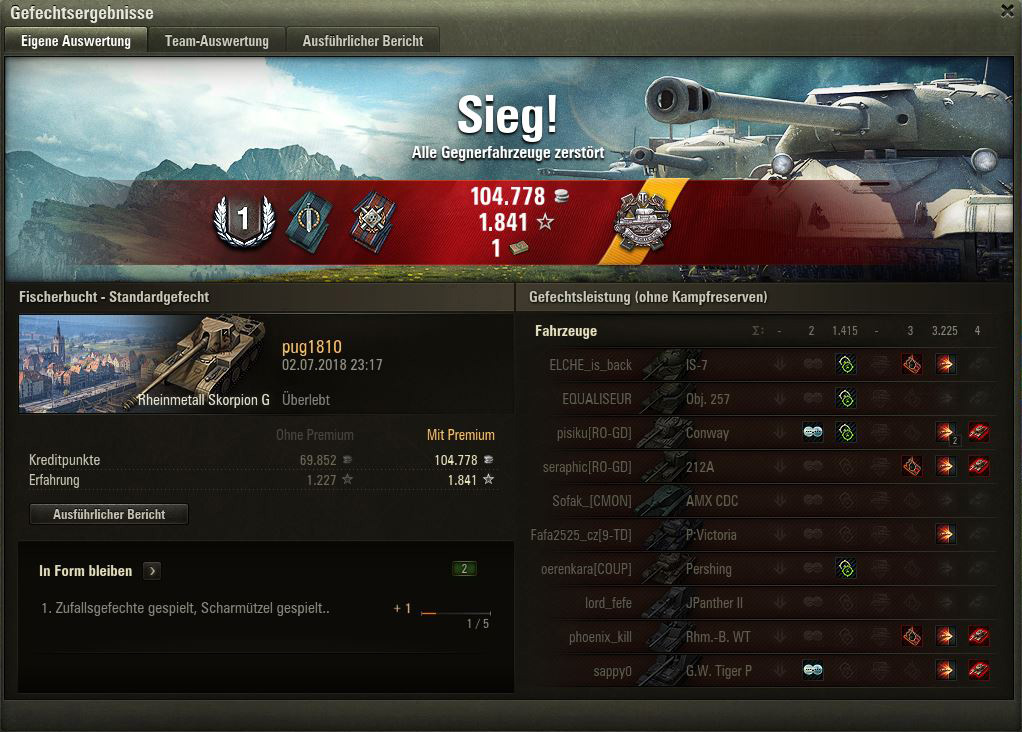
Task: Click the player name pug1810
Action: coord(312,347)
